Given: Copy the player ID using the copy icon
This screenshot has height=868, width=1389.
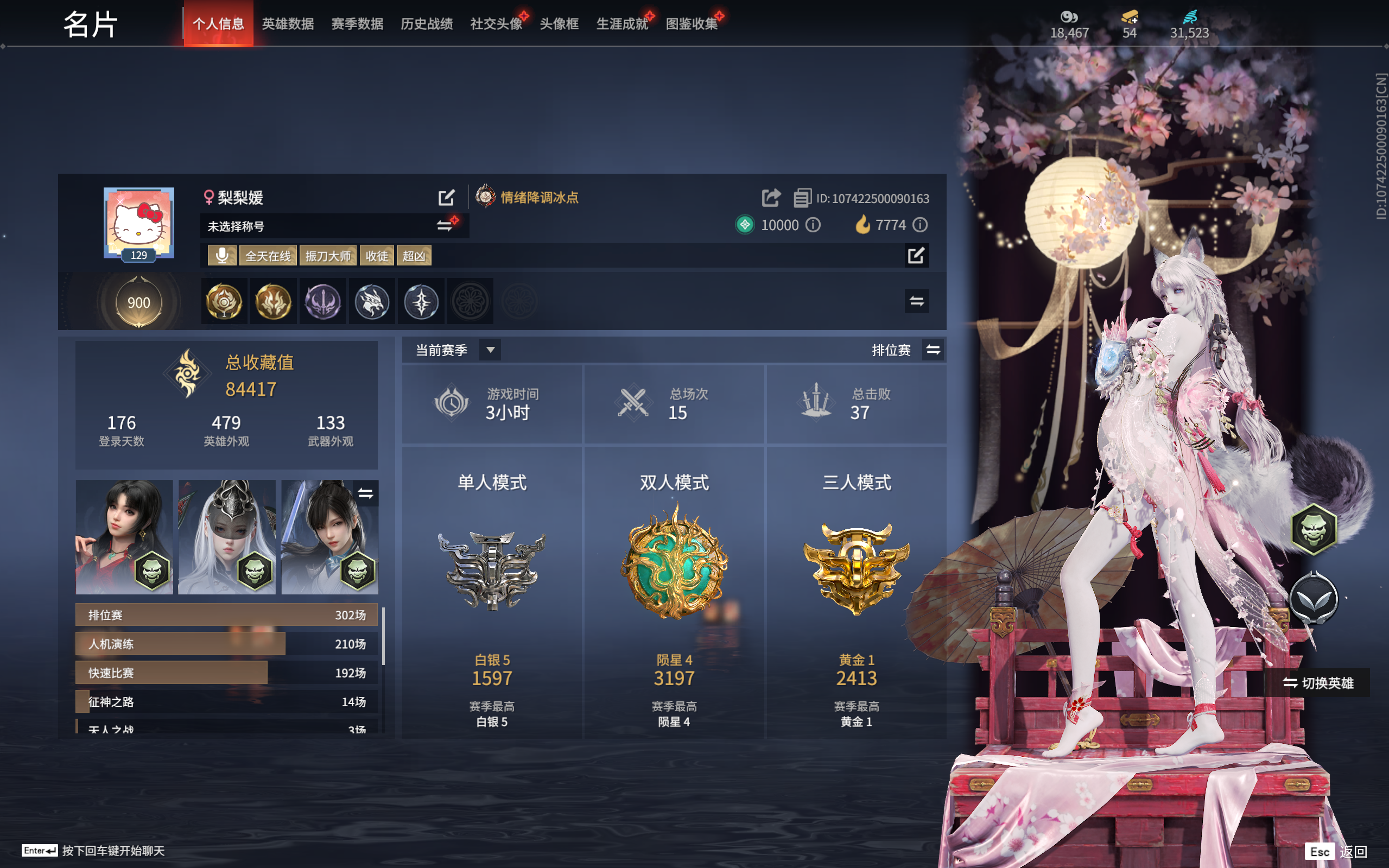Looking at the screenshot, I should click(802, 198).
